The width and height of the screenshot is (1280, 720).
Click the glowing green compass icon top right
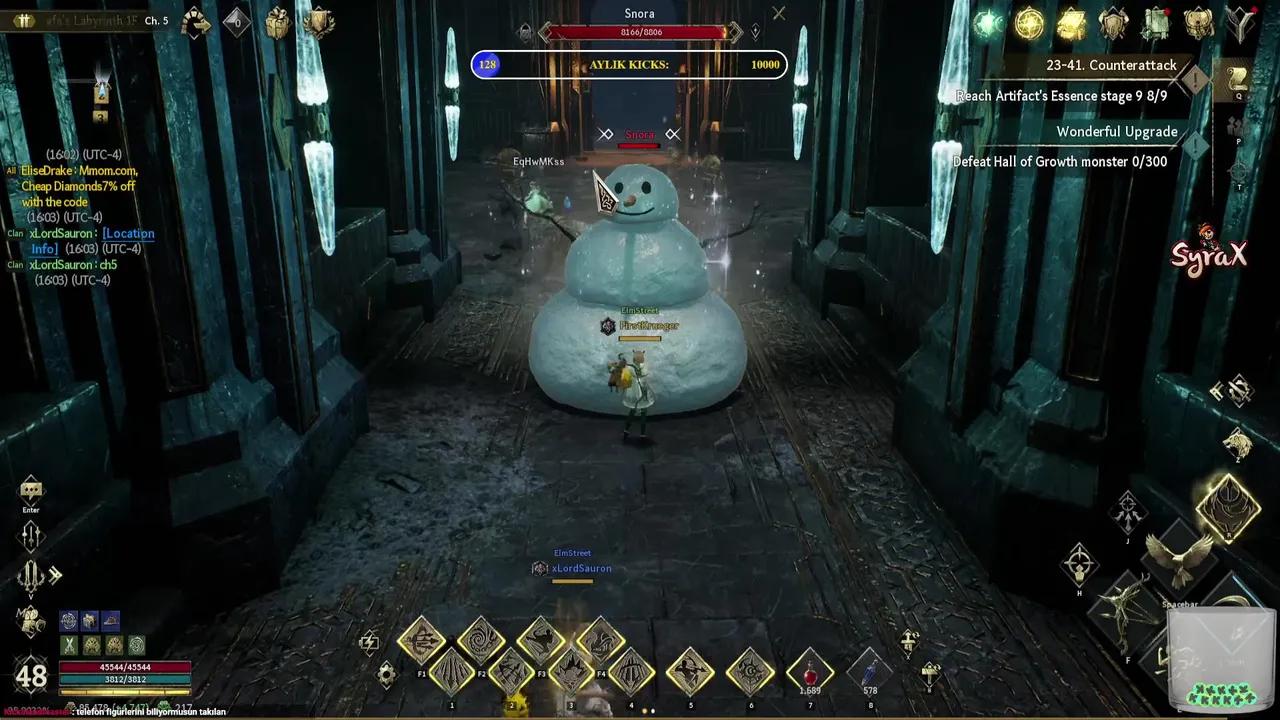pyautogui.click(x=988, y=25)
